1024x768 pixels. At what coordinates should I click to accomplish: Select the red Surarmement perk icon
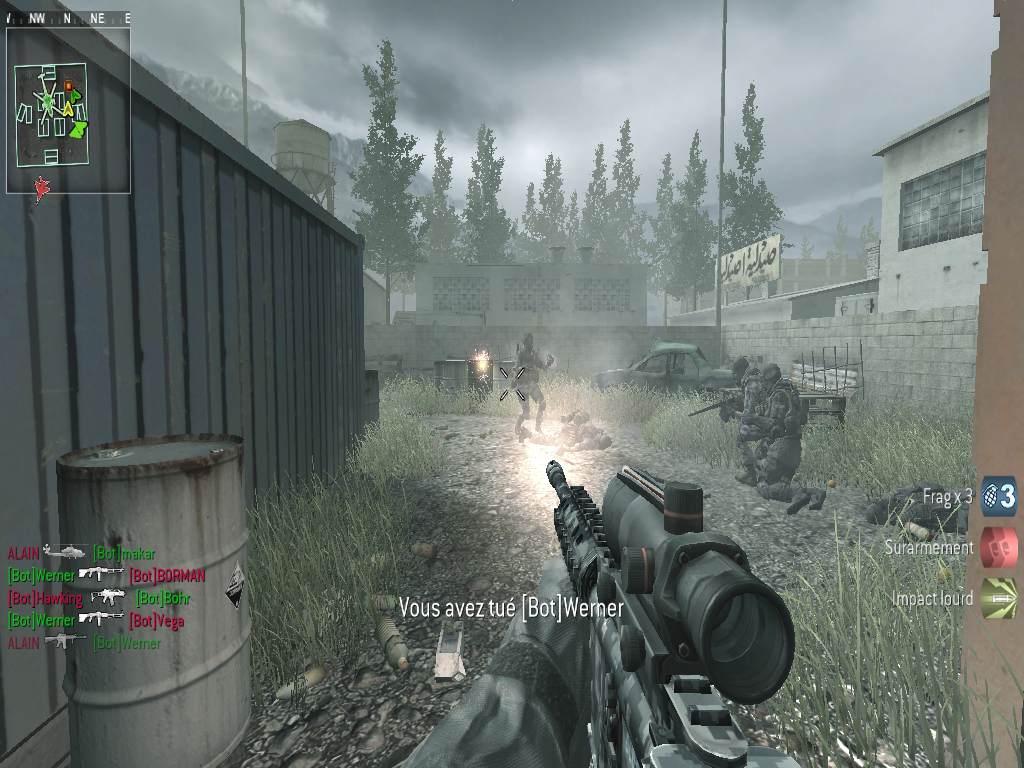tap(998, 547)
